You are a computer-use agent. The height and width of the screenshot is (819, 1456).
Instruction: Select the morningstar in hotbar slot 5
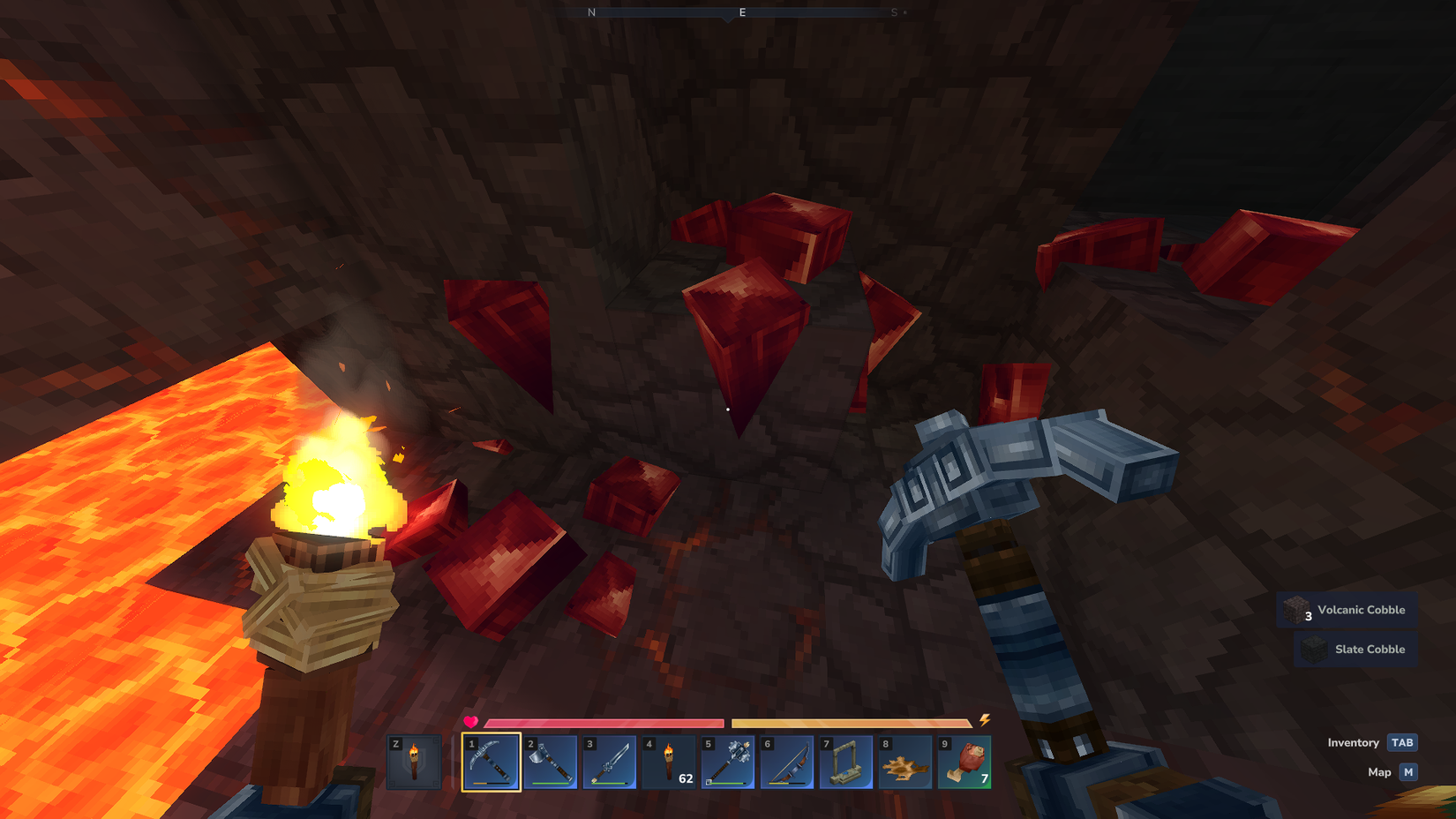pos(727,763)
